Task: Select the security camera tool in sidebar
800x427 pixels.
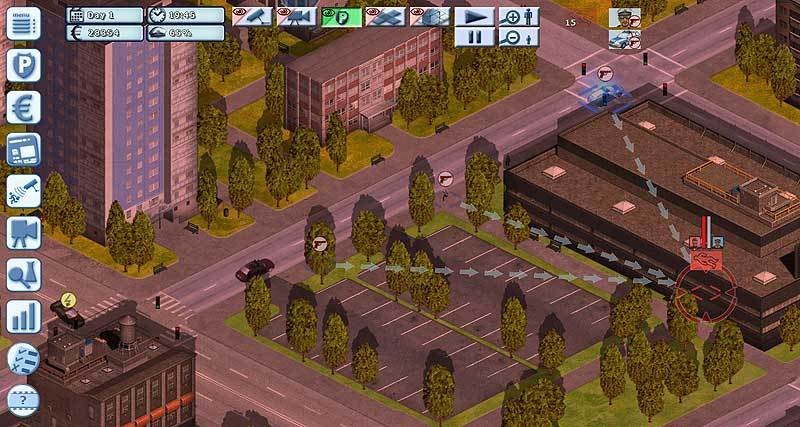Action: click(x=22, y=191)
